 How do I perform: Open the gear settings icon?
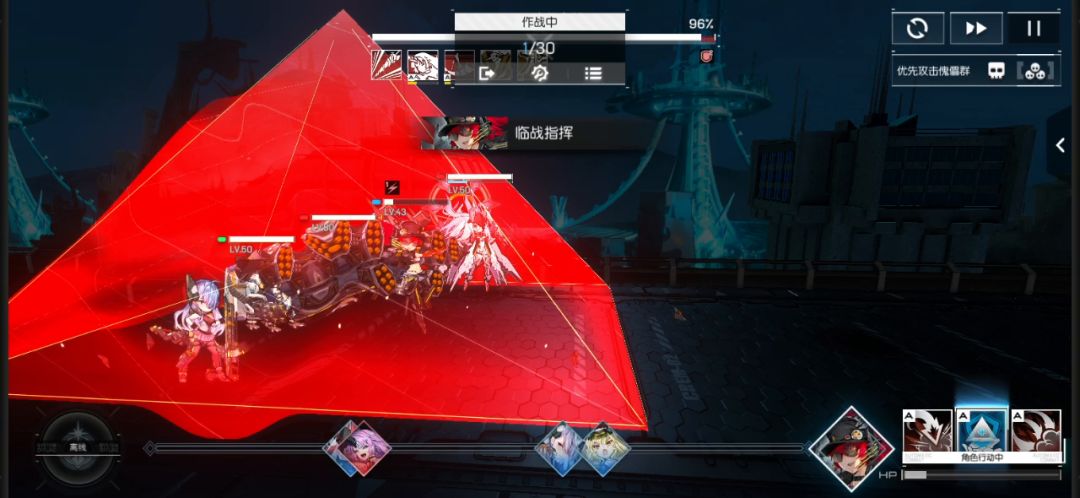point(540,73)
